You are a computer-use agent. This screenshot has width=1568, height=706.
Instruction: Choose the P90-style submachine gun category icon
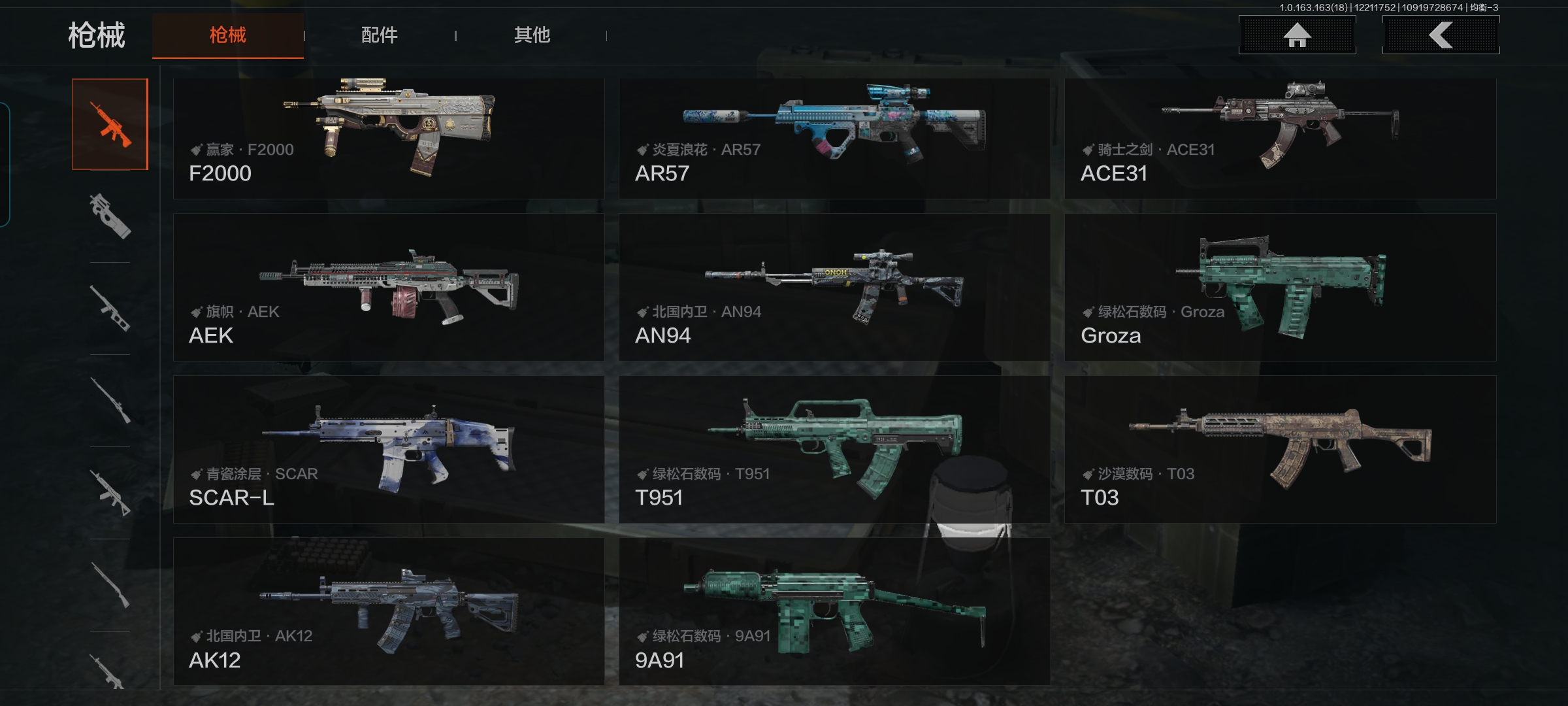110,216
